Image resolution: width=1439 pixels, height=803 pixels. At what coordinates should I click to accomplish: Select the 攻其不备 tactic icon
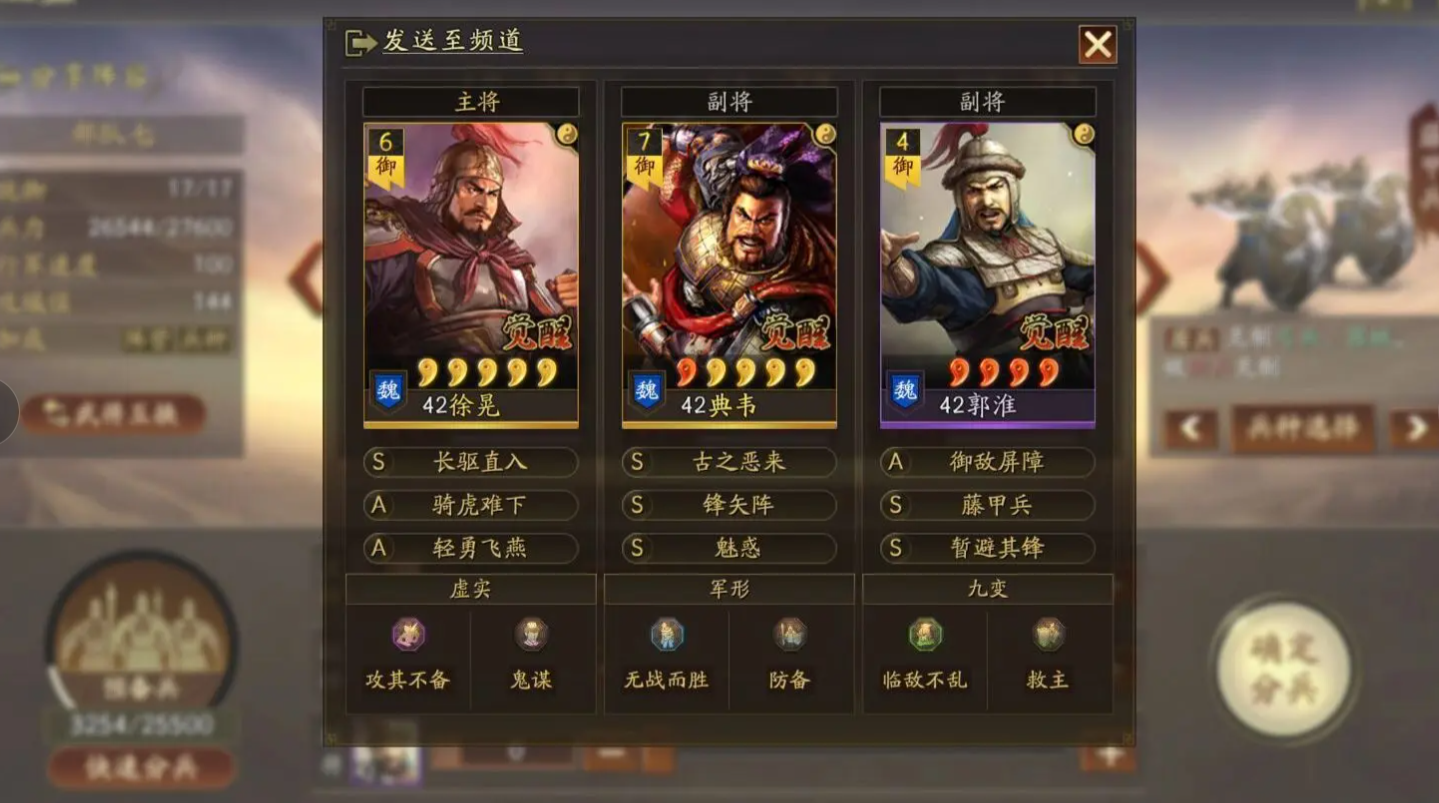pyautogui.click(x=406, y=634)
